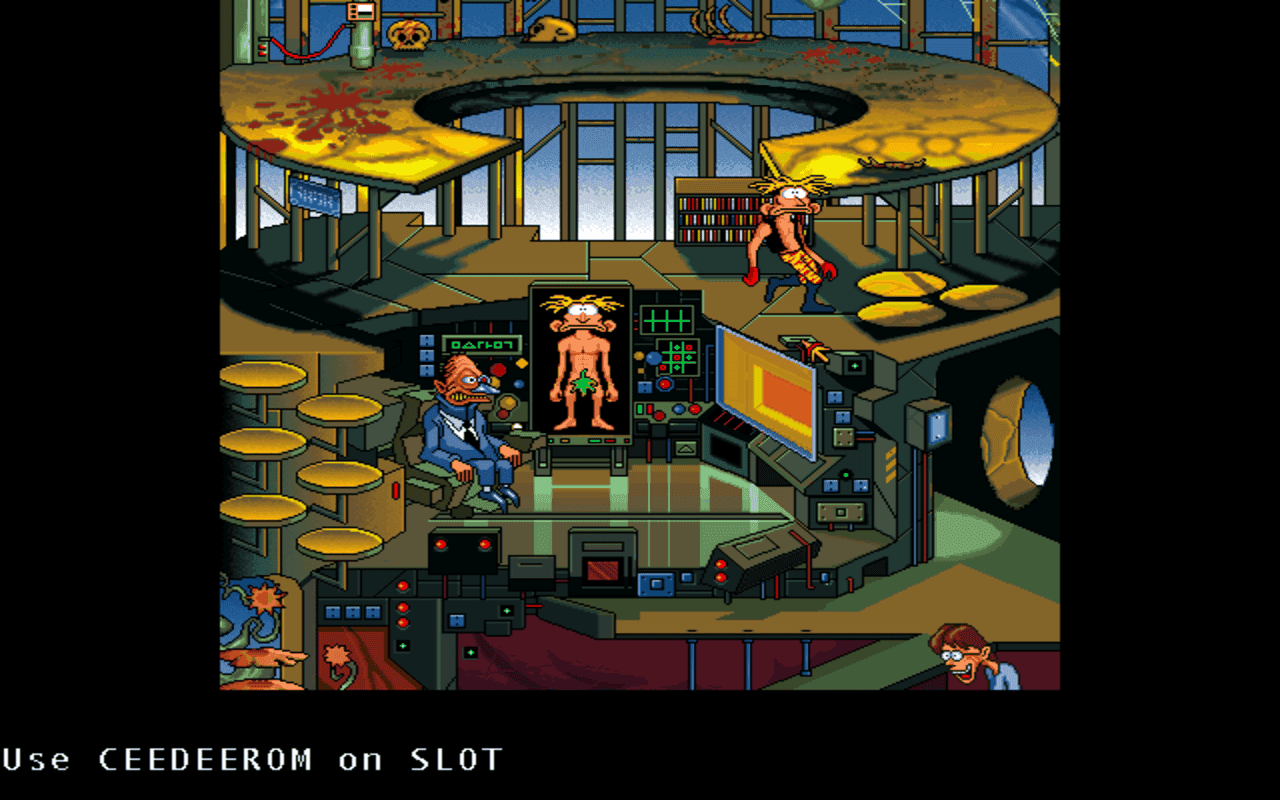This screenshot has height=800, width=1280.
Task: Toggle the blue knob beside the grid display
Action: coord(653,356)
